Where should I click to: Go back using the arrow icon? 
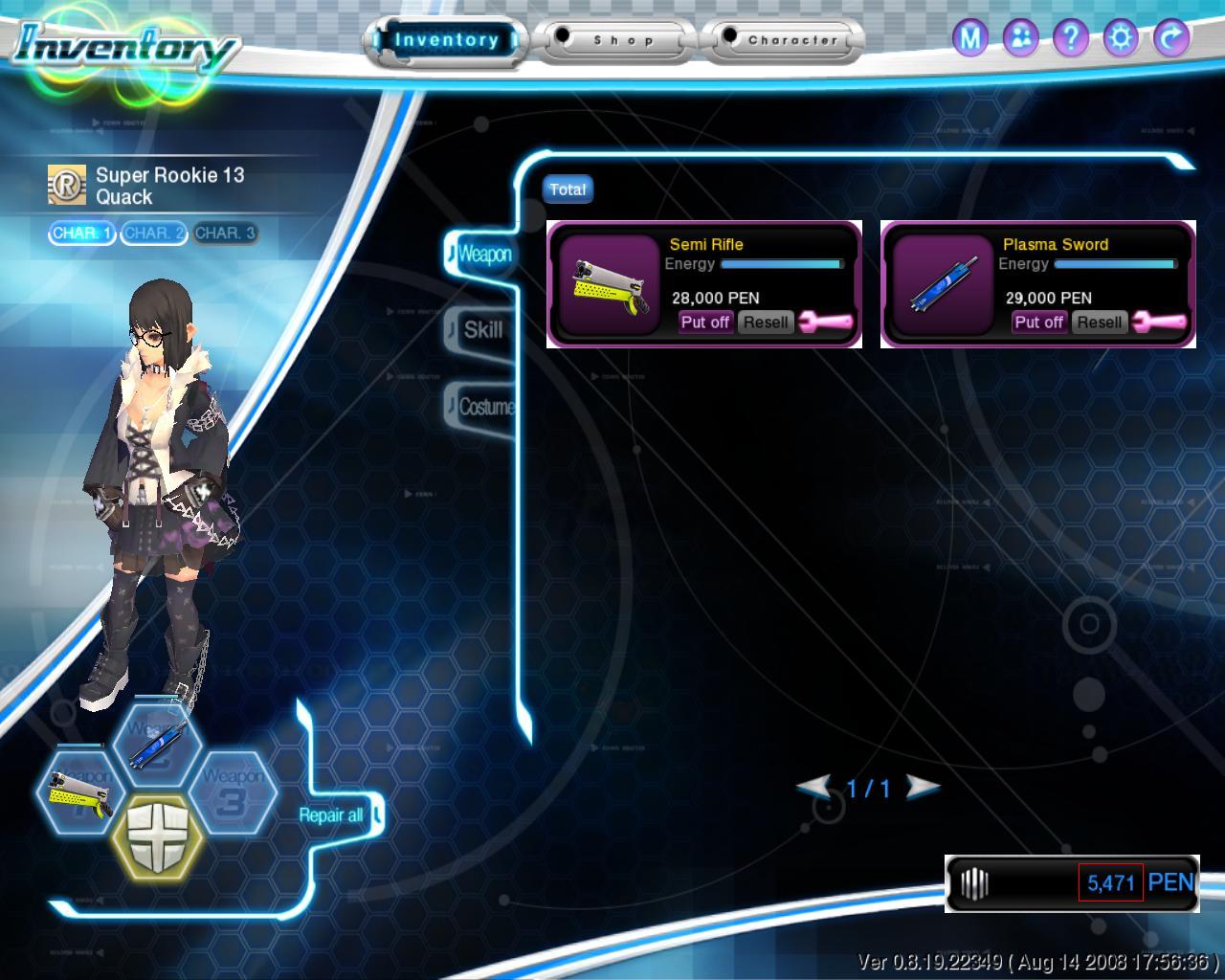[x=1170, y=38]
